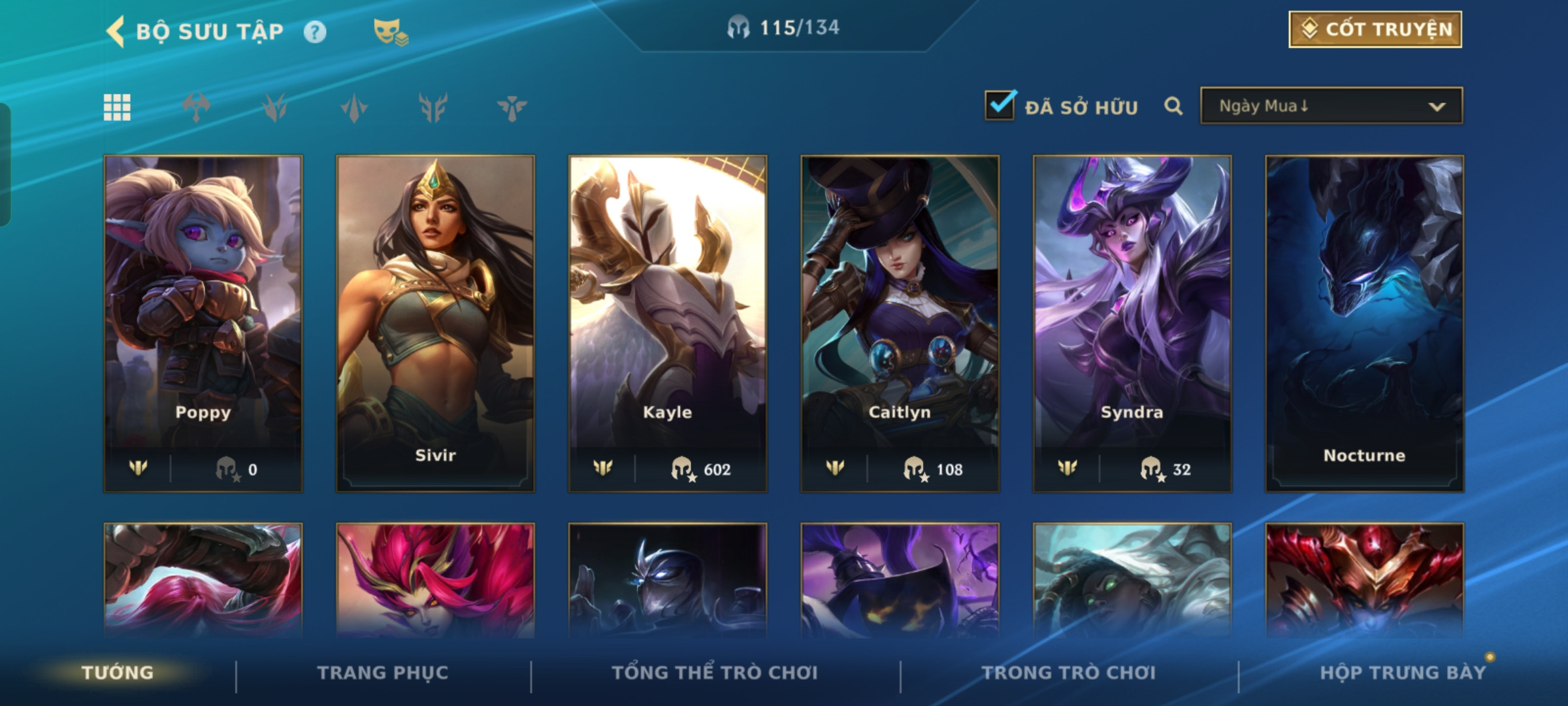Viewport: 1568px width, 706px height.
Task: Toggle the Đã Sở Hữu checkbox
Action: (1000, 106)
